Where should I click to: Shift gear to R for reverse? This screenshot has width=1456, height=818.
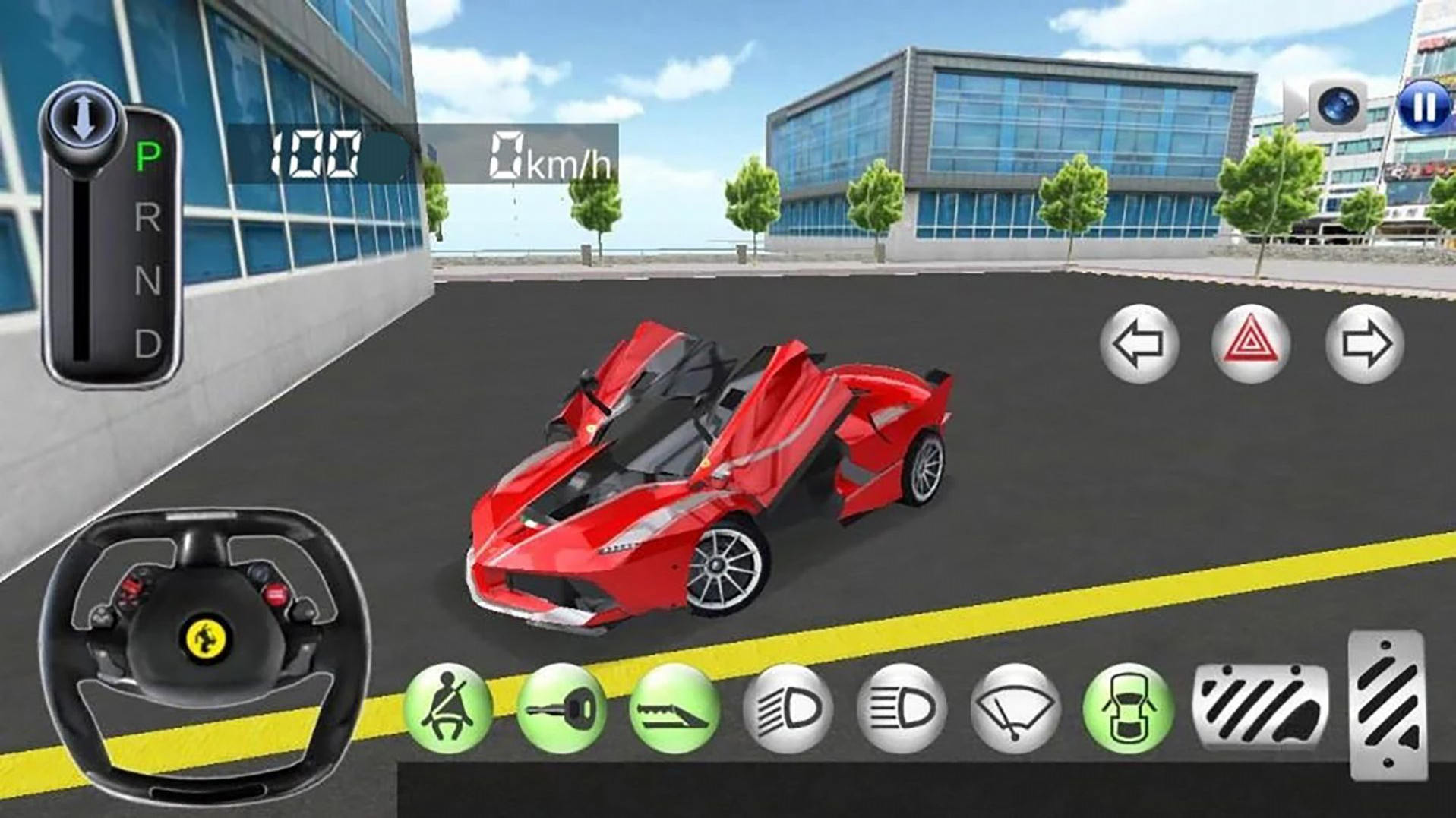click(x=148, y=219)
